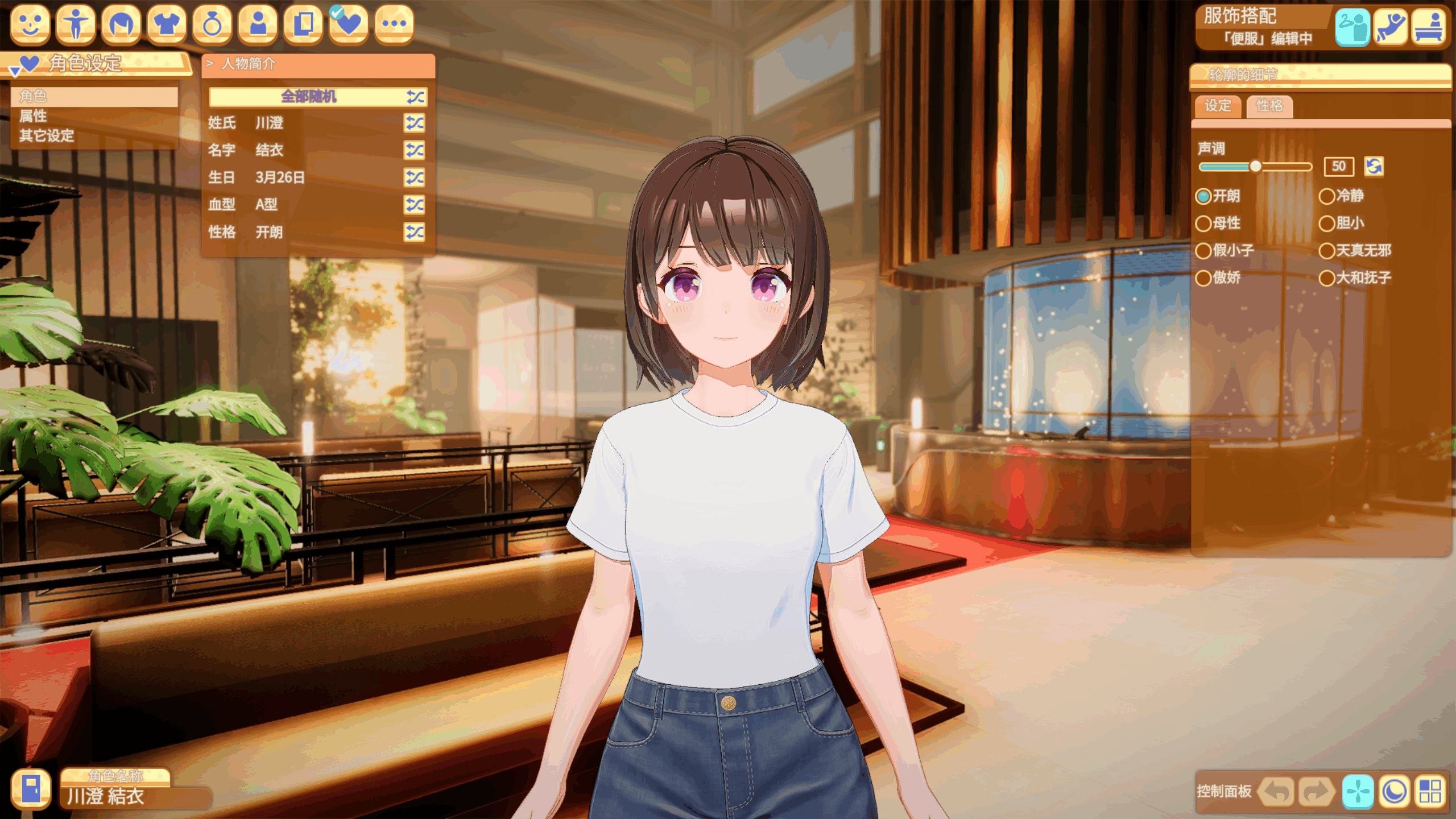The height and width of the screenshot is (819, 1456).
Task: Open the accessories ring icon
Action: [x=213, y=25]
